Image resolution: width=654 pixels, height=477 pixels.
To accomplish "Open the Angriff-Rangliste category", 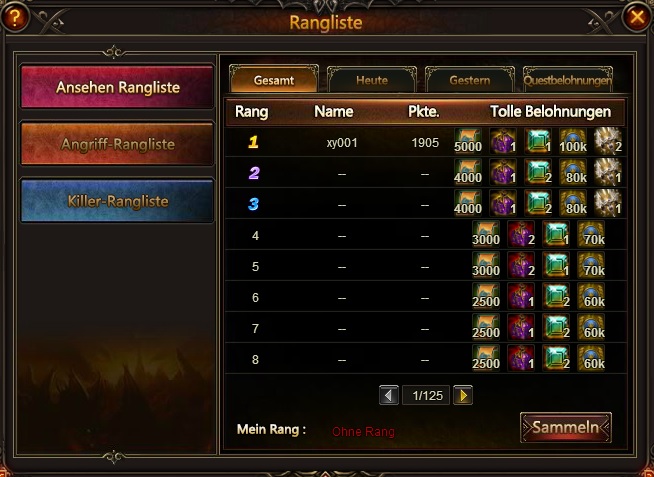I will tap(117, 144).
